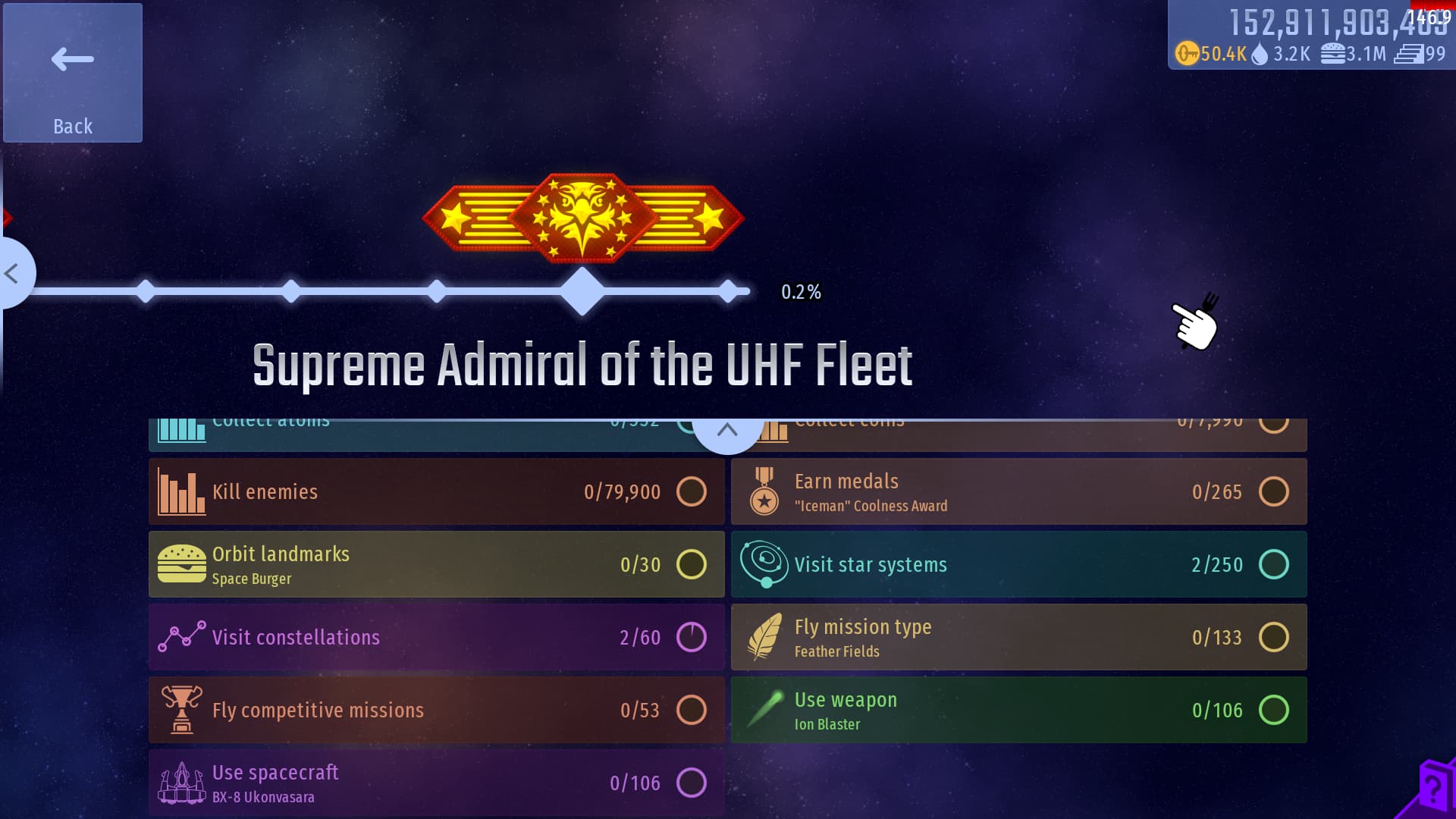Go back using the Back button
1456x819 pixels.
tap(73, 73)
